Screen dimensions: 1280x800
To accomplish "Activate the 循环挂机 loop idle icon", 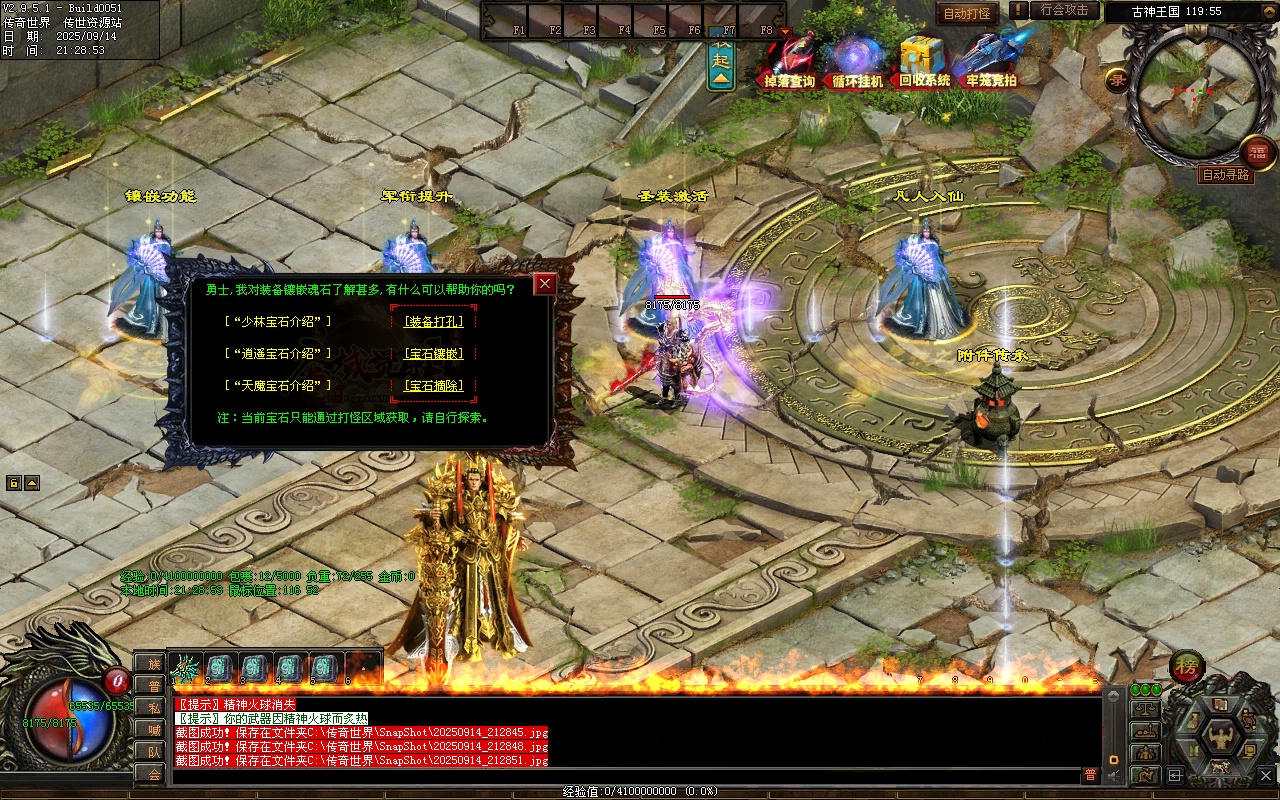I will coord(857,62).
